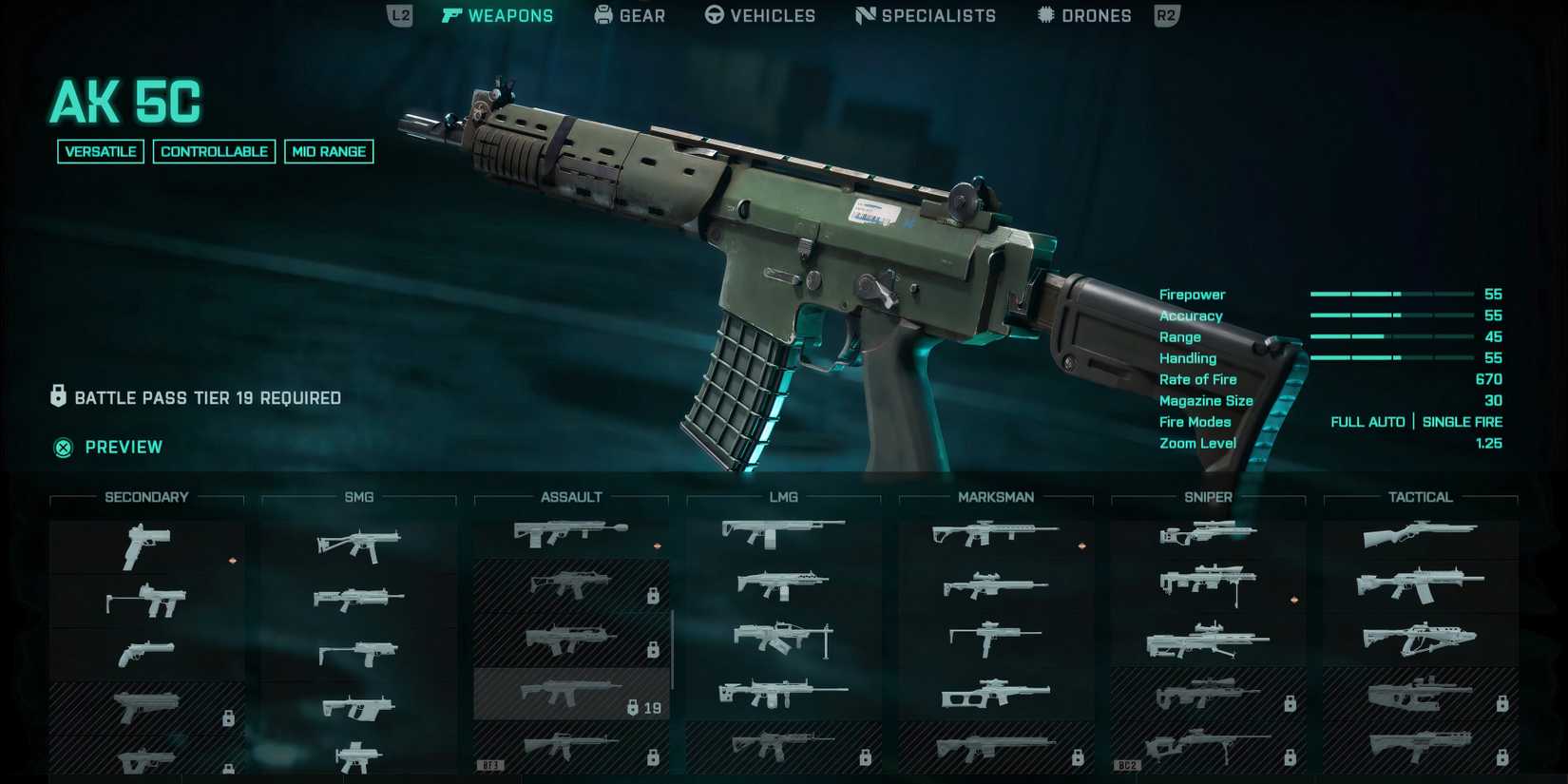
Task: Switch to the SNIPER category
Action: coord(1207,496)
